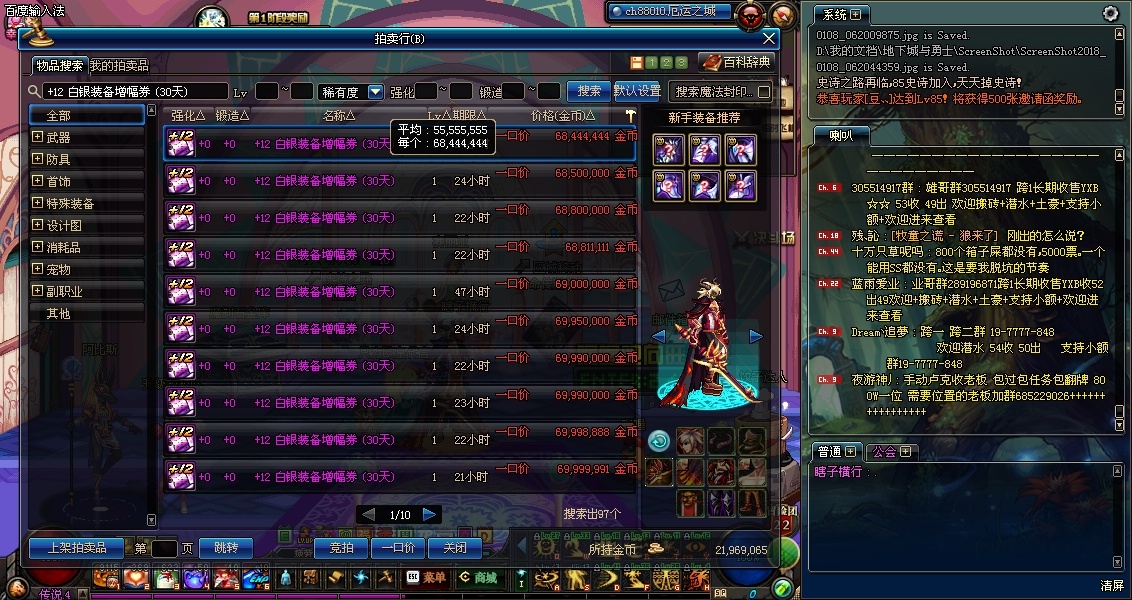The image size is (1132, 600).
Task: Place a bid with the 竞拍 button
Action: 341,548
